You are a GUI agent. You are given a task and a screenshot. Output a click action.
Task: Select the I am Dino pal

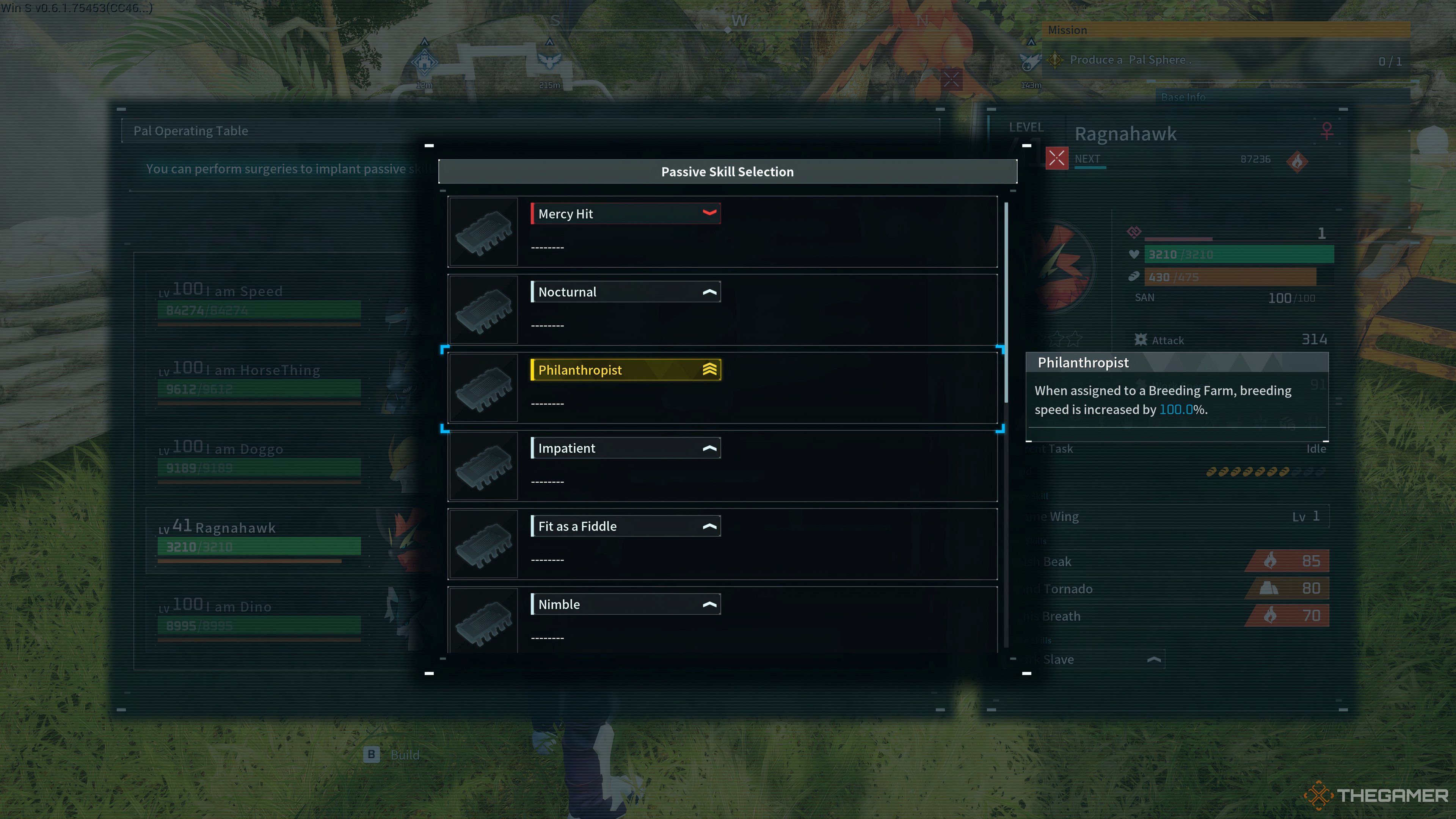[260, 618]
